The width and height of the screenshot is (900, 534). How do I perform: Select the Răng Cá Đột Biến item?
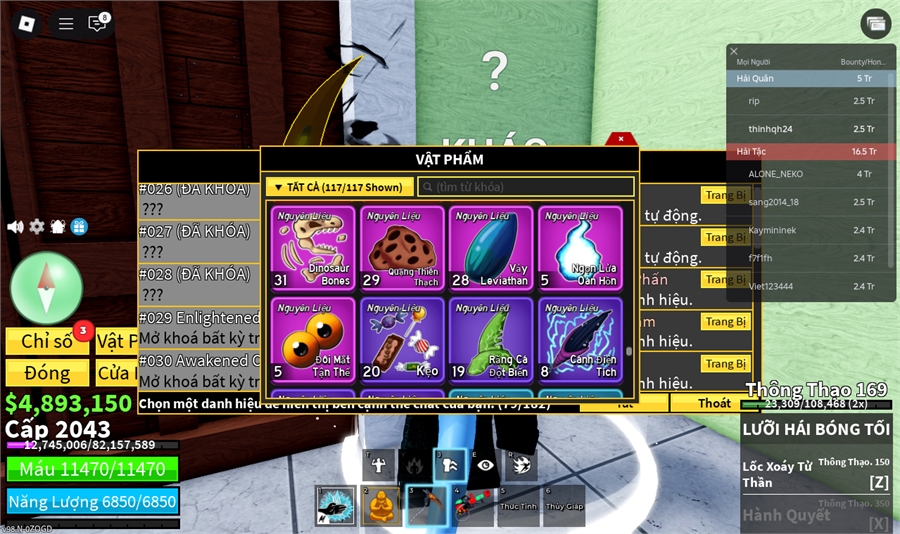click(x=490, y=339)
